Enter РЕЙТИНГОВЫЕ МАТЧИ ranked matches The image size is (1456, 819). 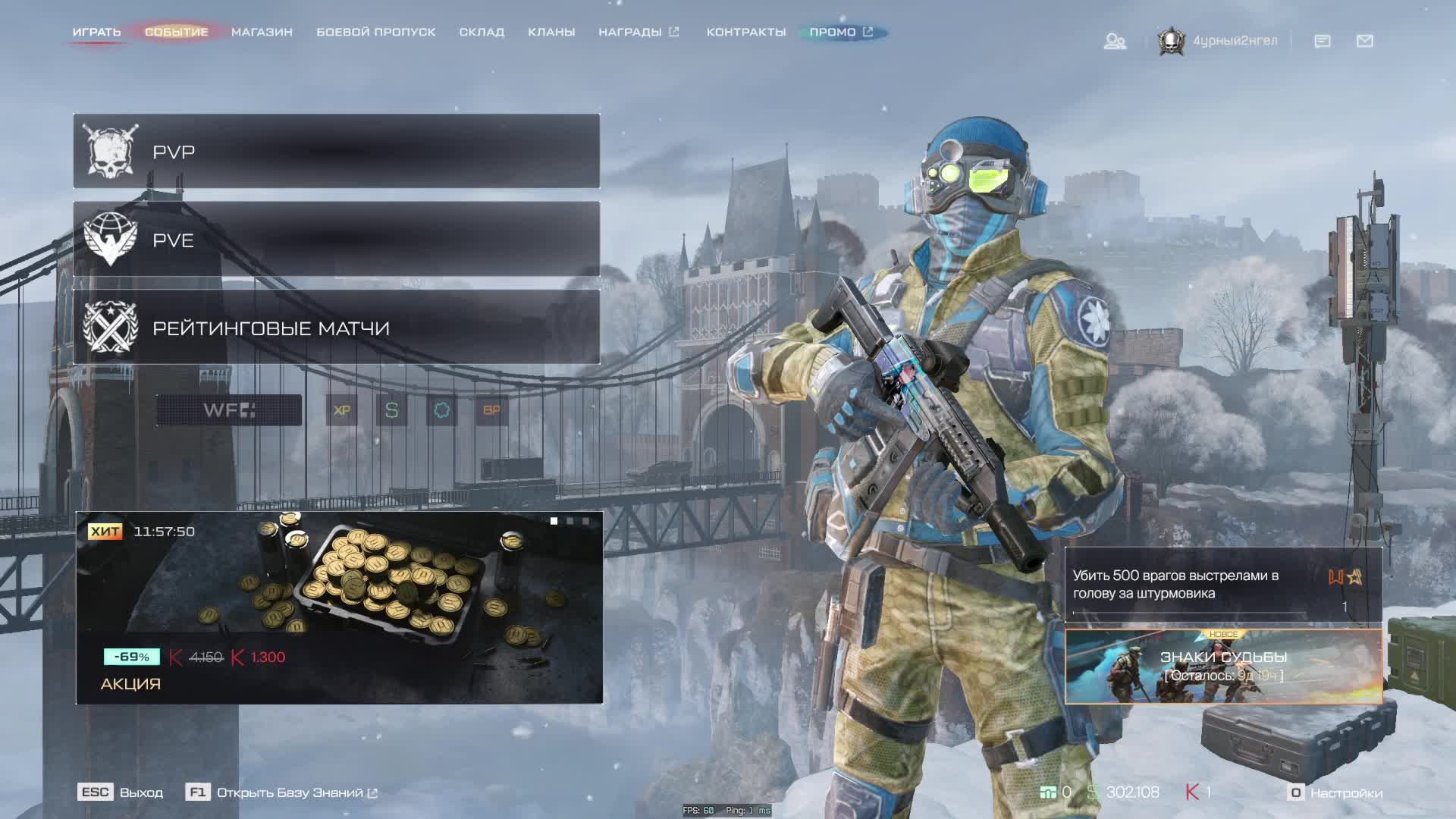[x=336, y=328]
